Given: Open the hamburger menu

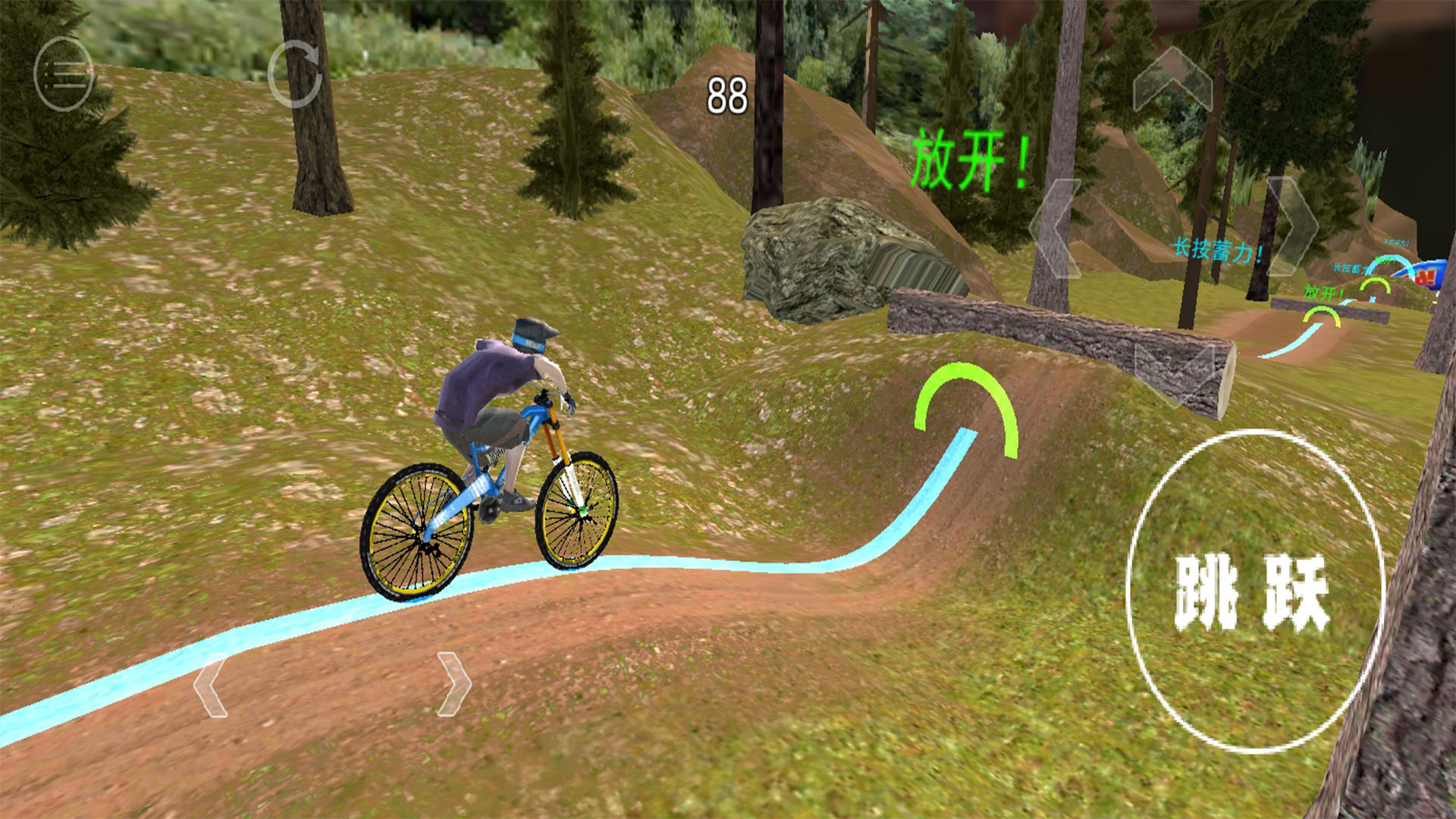Looking at the screenshot, I should (64, 74).
